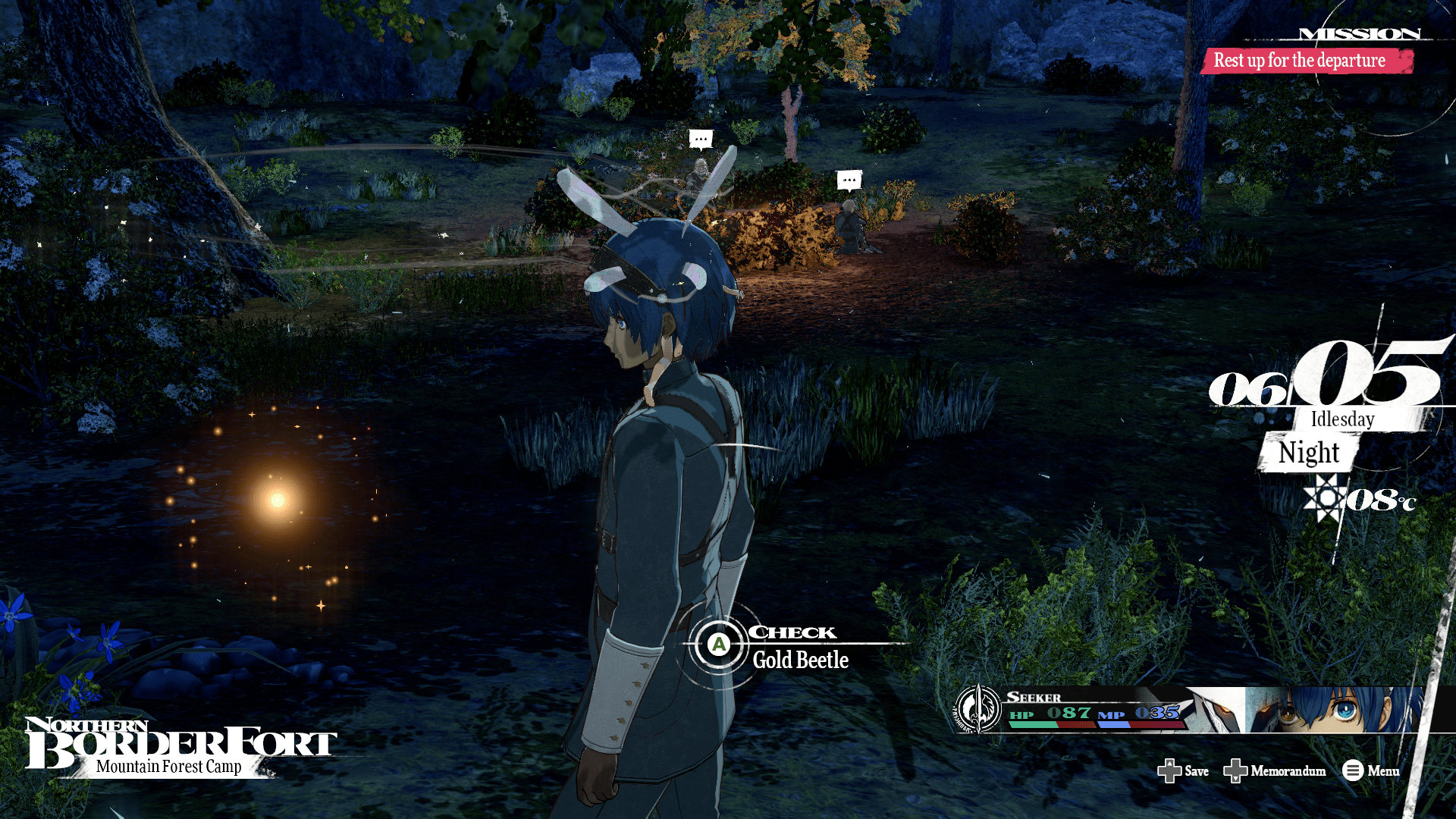Select the protagonist's party portrait
Screen dimensions: 1456x819
[1333, 710]
